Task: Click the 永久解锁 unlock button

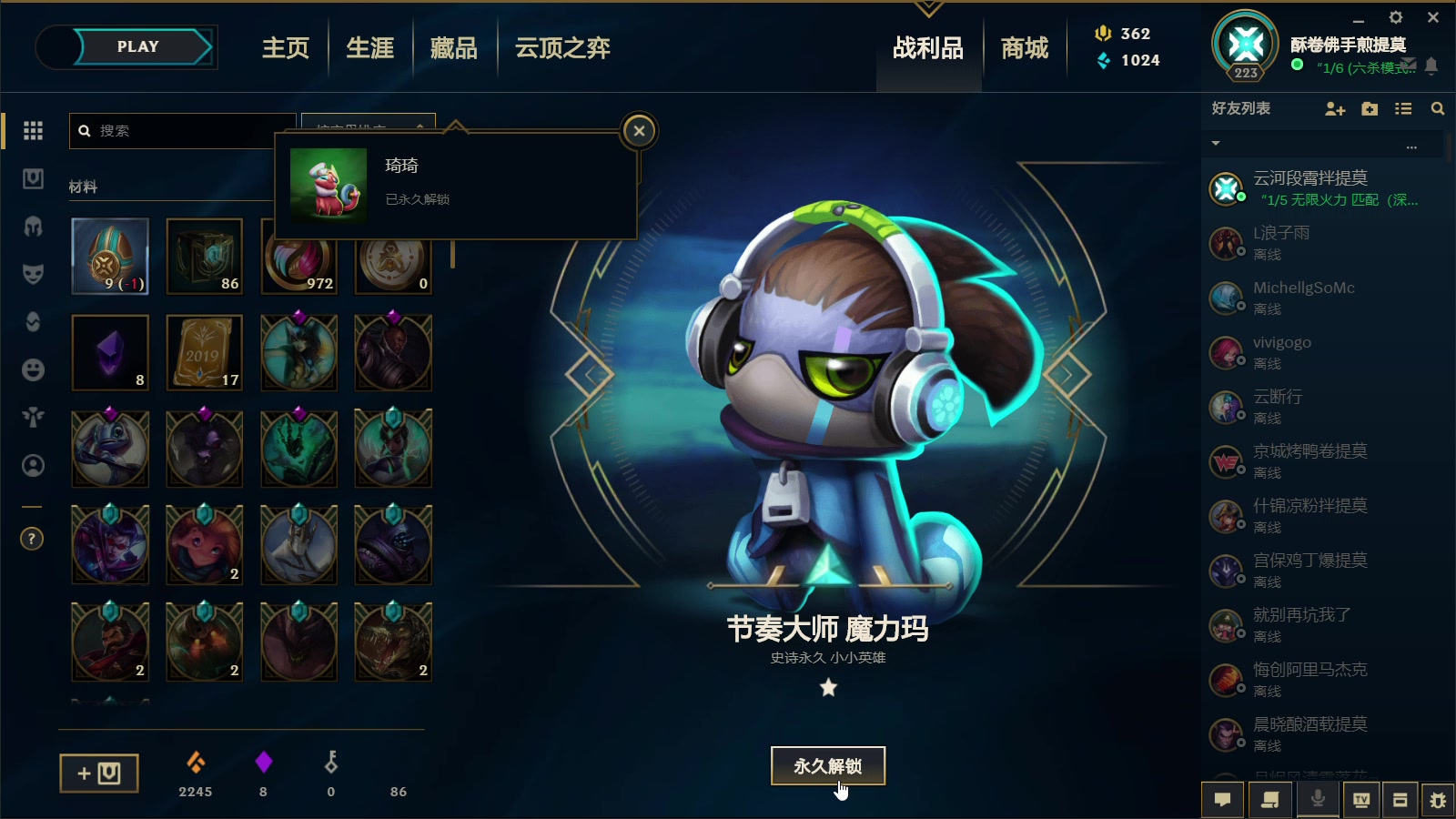Action: click(827, 765)
